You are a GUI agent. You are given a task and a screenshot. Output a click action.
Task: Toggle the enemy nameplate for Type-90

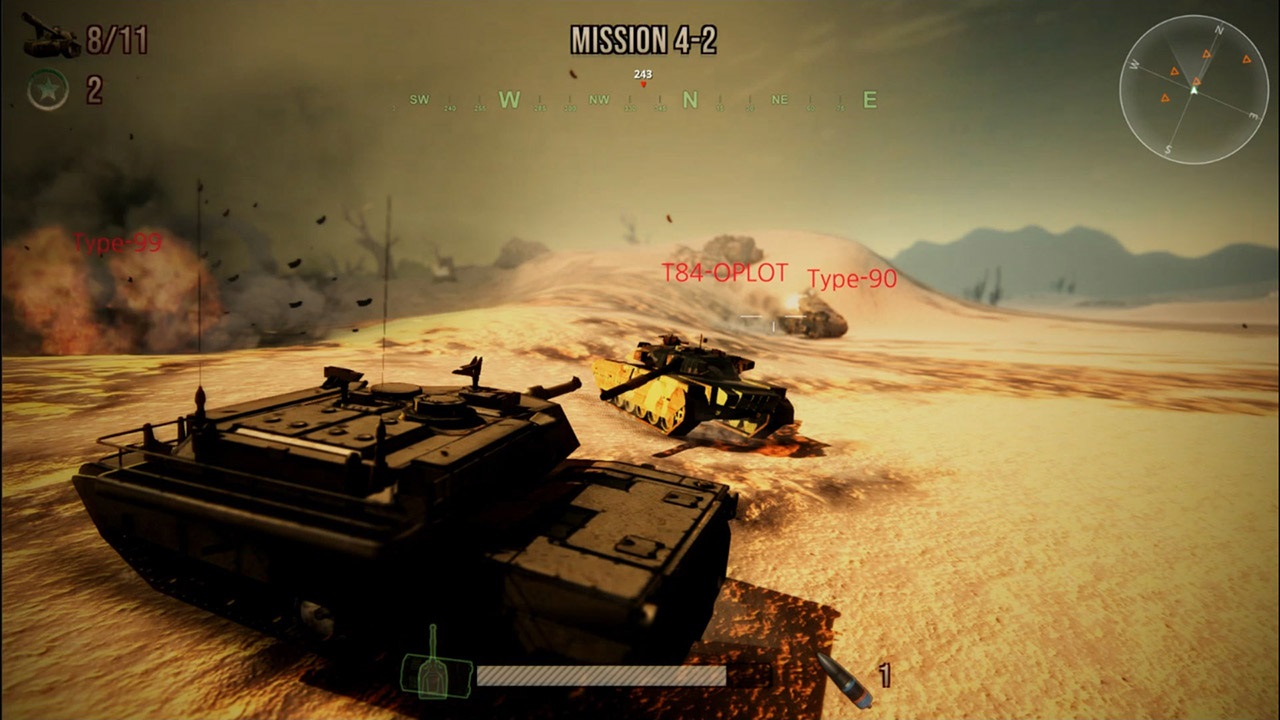(x=852, y=280)
